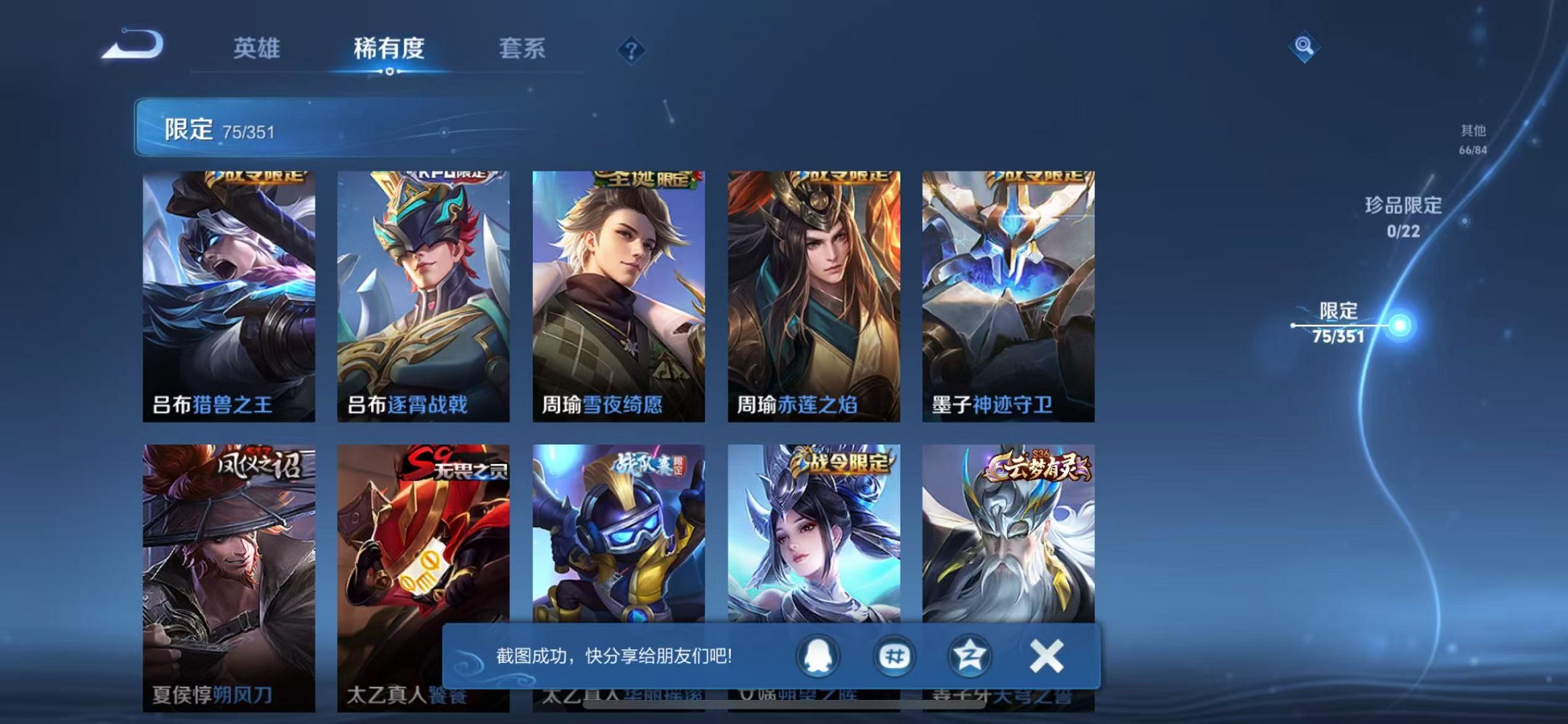The image size is (1568, 724).
Task: Select the 稀有度 tab
Action: (x=388, y=50)
